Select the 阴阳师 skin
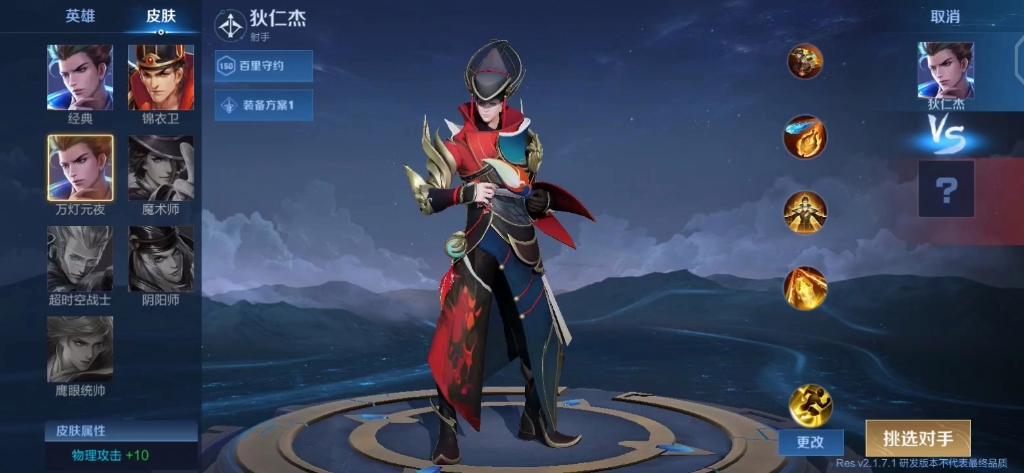1024x473 pixels. (x=161, y=258)
